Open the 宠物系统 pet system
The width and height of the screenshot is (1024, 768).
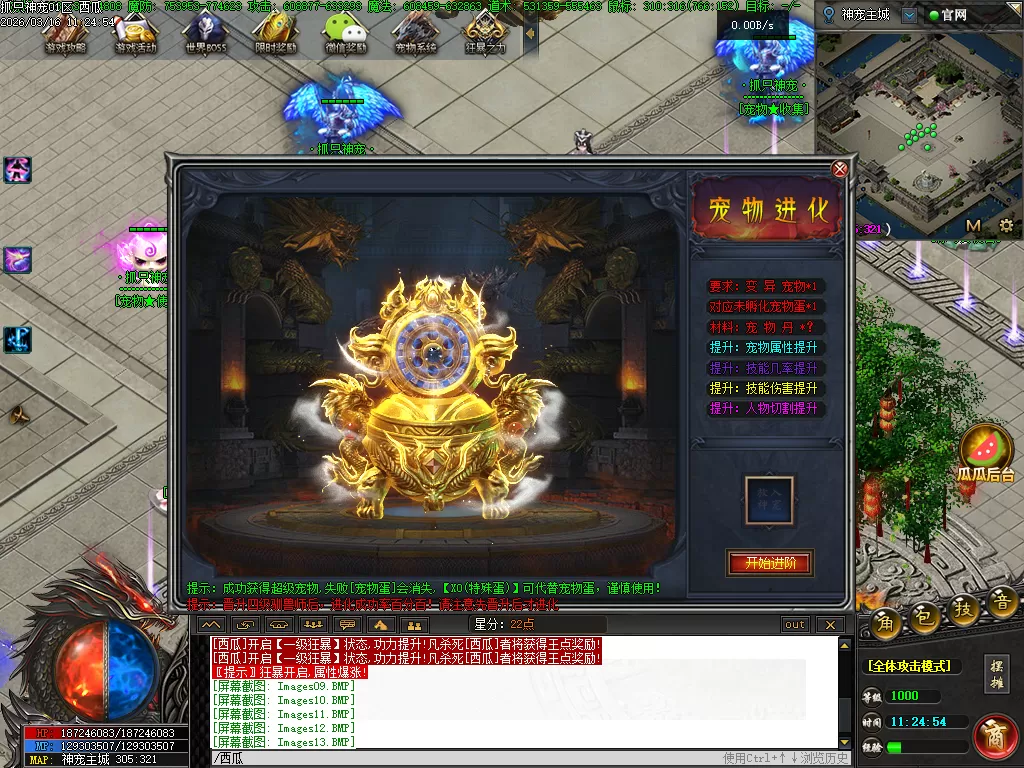[x=415, y=35]
